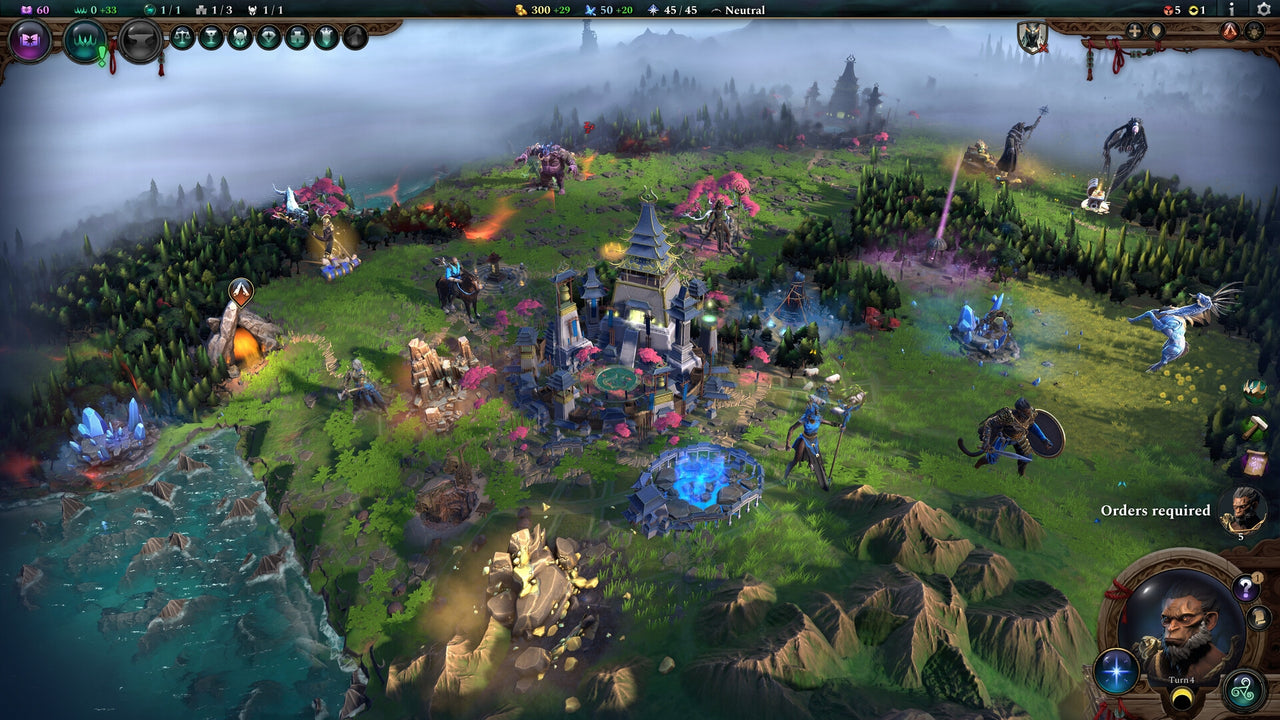Open the game settings gear
This screenshot has width=1280, height=720.
[1263, 10]
